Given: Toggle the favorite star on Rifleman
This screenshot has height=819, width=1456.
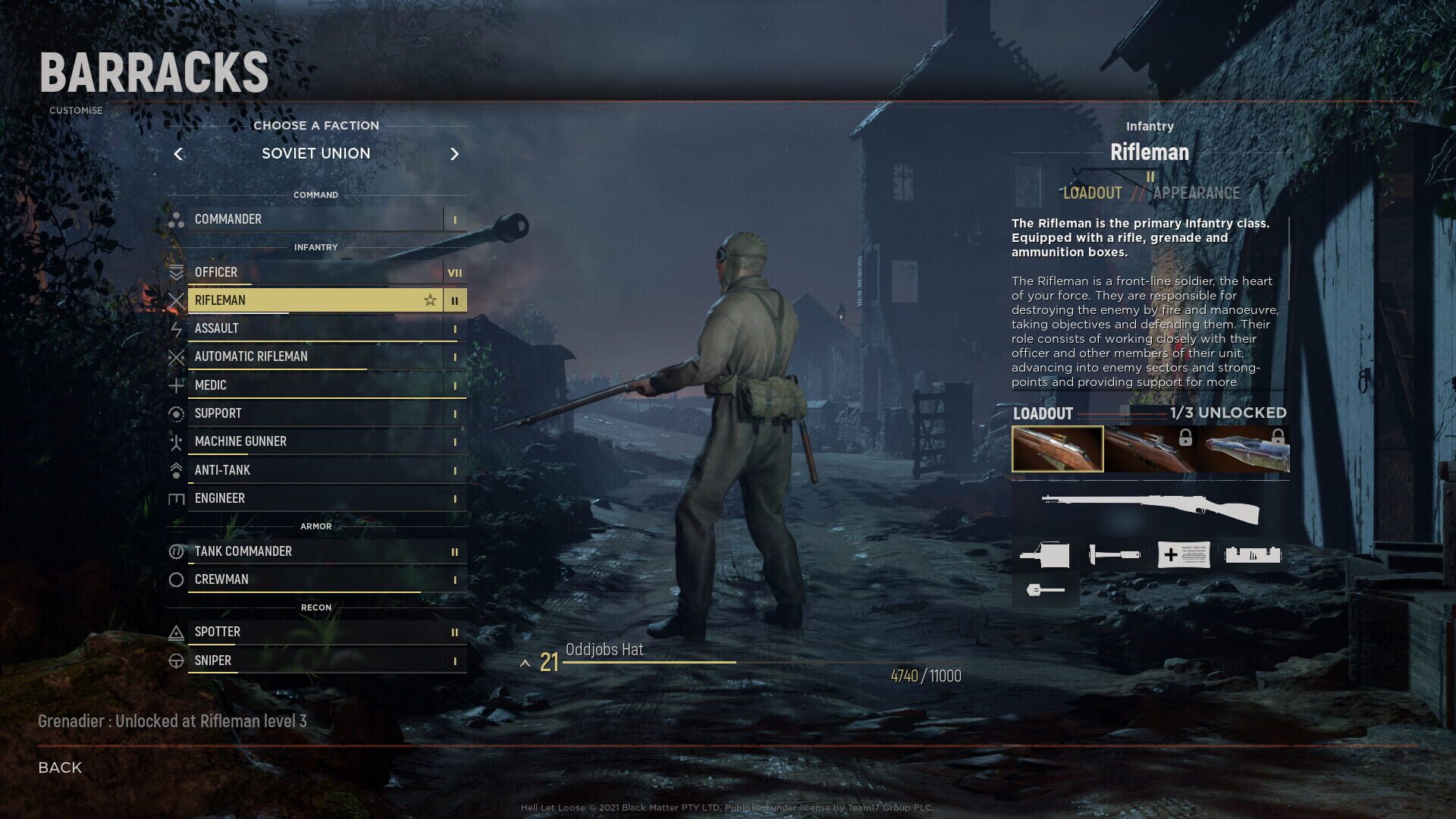Looking at the screenshot, I should 430,300.
